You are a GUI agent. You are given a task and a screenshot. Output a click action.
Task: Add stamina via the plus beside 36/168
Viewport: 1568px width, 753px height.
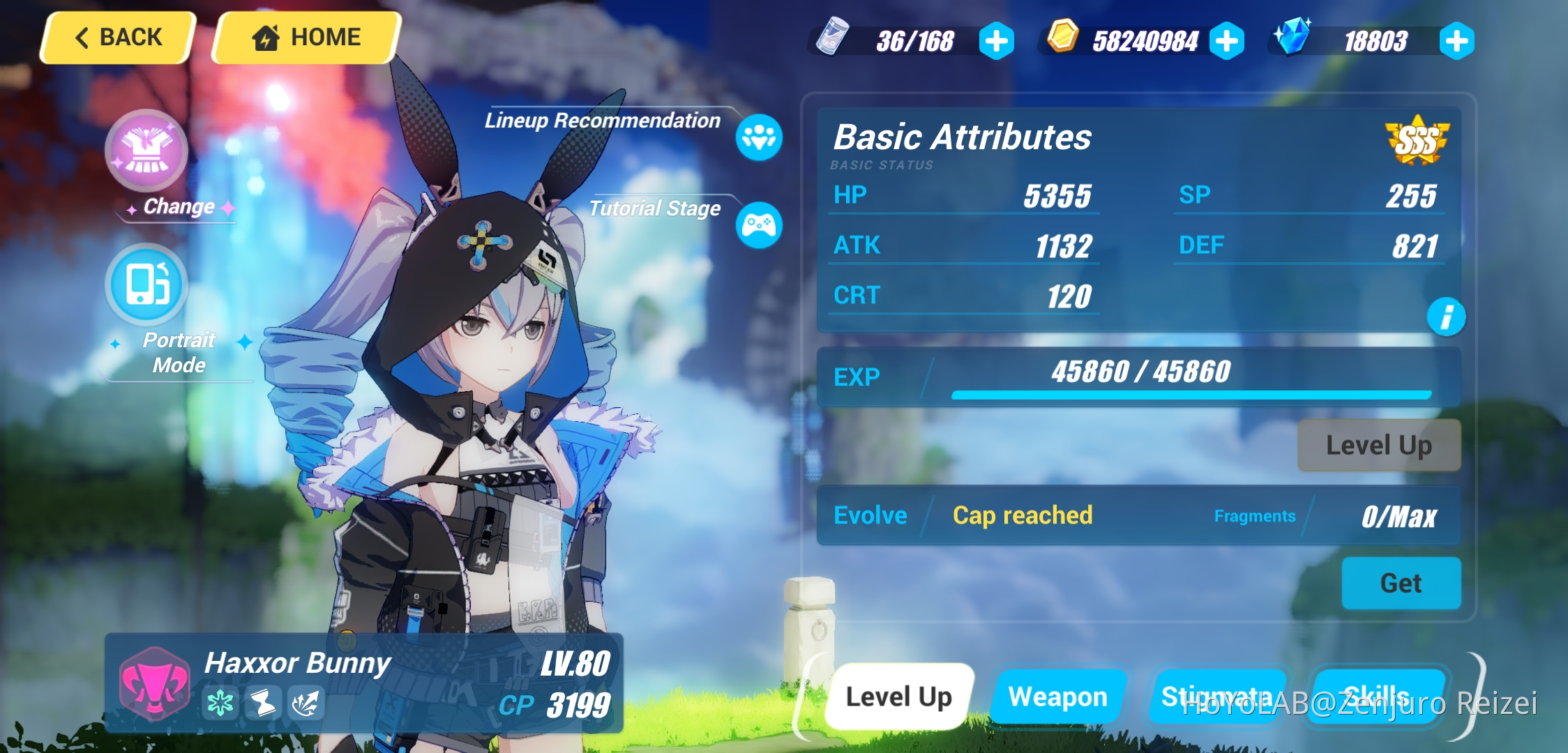pos(996,40)
